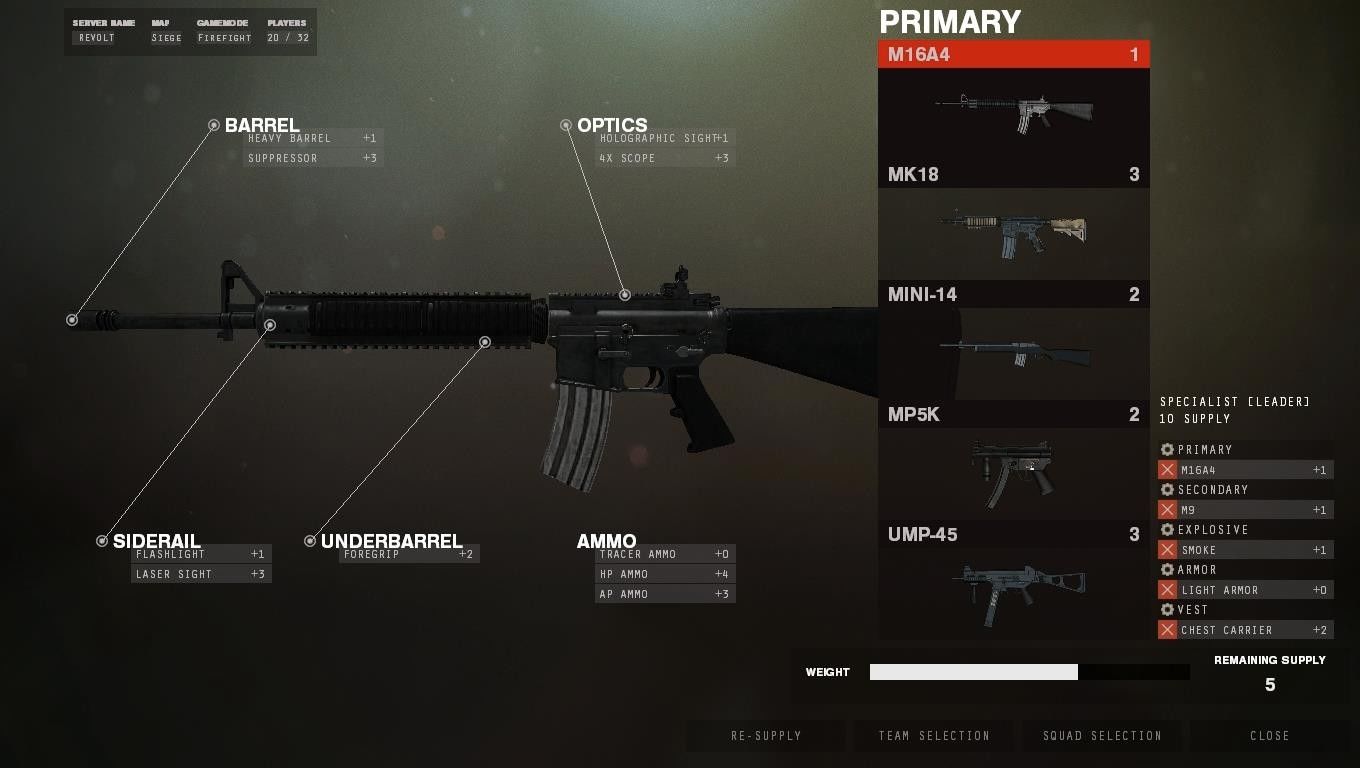This screenshot has height=768, width=1360.
Task: Add the Flashlight to the siderail
Action: pyautogui.click(x=201, y=554)
